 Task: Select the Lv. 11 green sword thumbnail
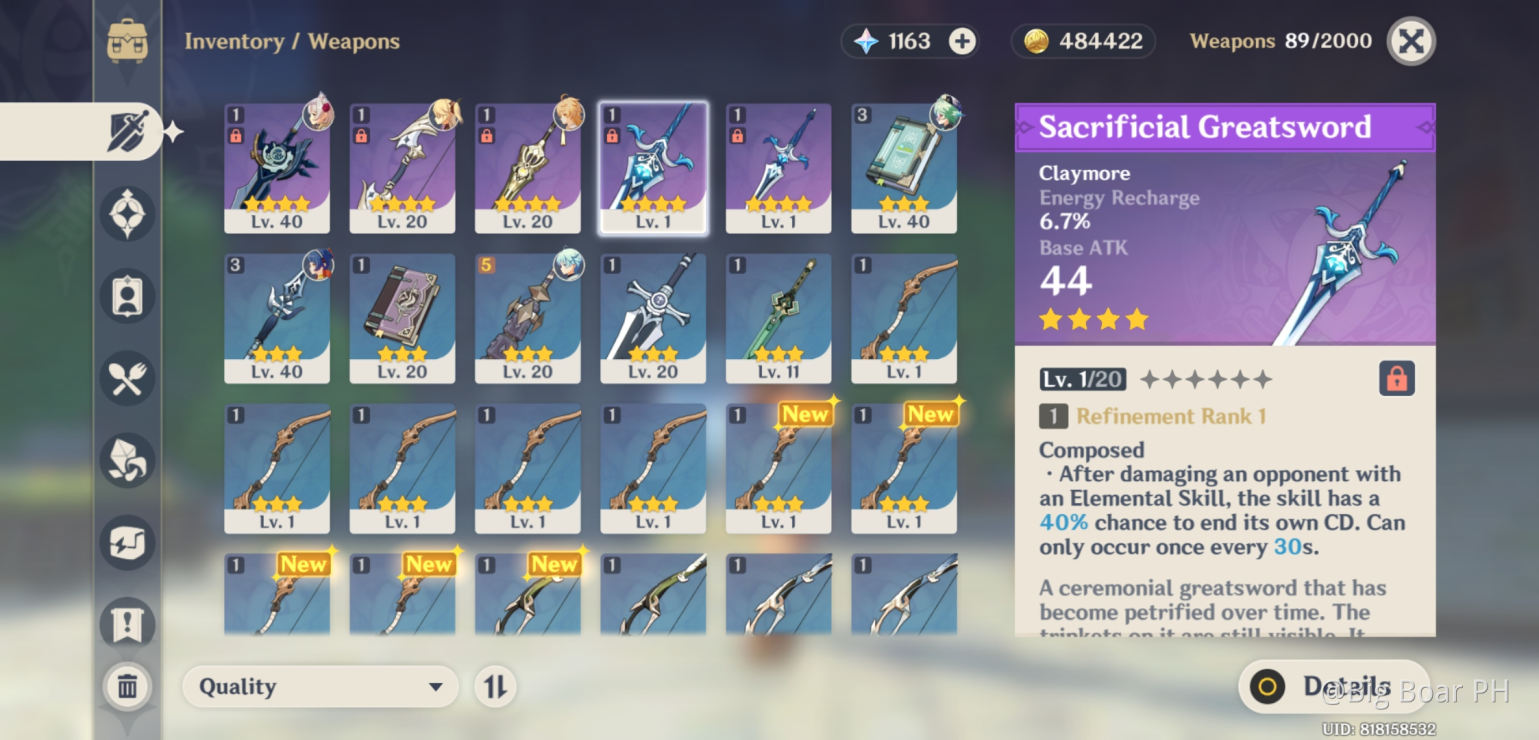778,316
